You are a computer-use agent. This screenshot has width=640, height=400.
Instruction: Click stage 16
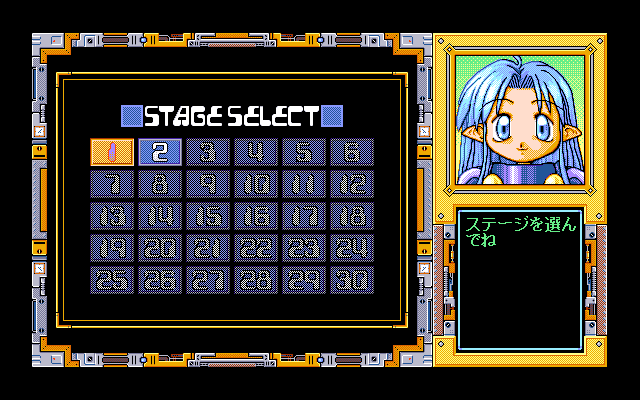pos(255,216)
